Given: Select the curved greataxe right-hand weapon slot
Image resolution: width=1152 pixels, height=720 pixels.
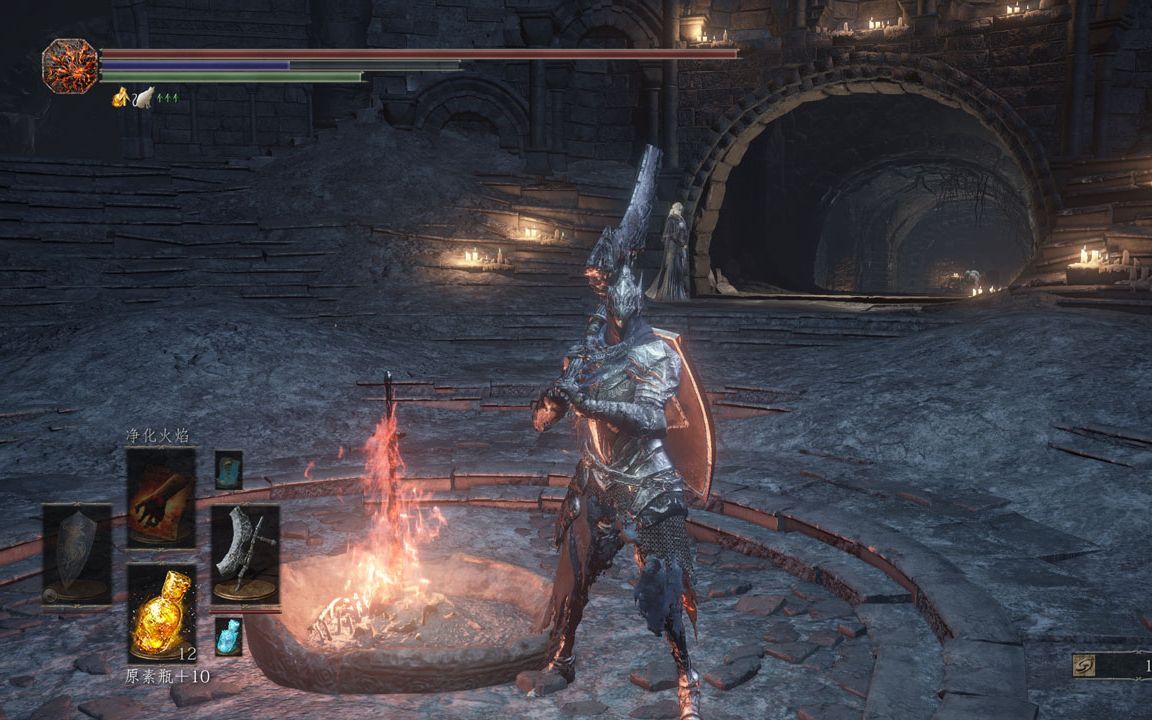Looking at the screenshot, I should 245,554.
